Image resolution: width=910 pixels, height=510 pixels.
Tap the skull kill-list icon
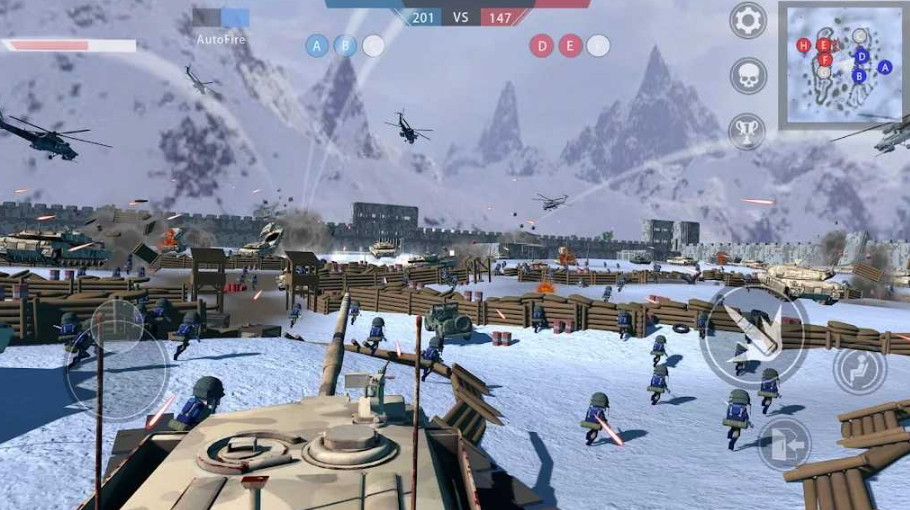(x=748, y=75)
